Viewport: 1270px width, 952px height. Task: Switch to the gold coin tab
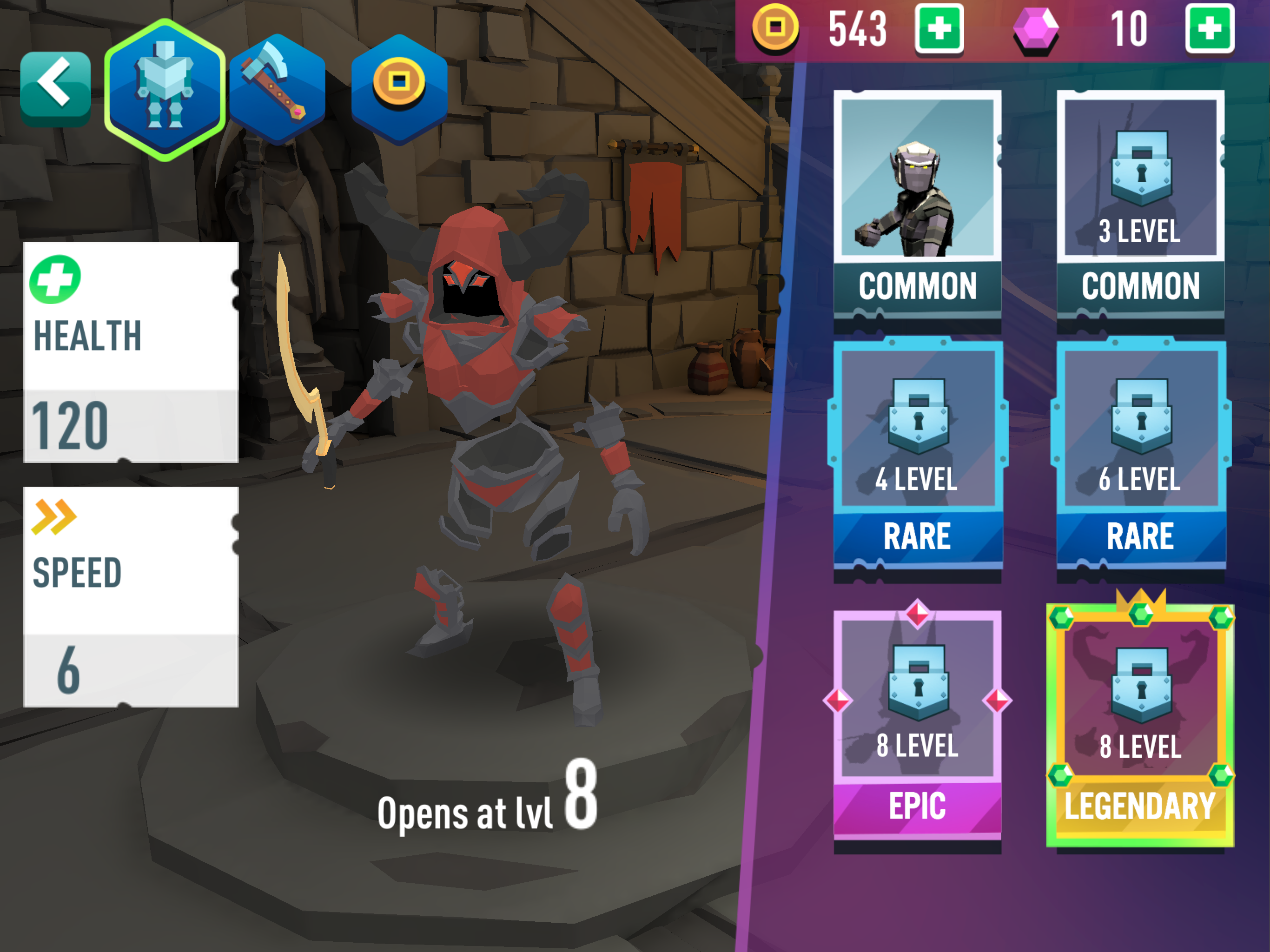[399, 87]
